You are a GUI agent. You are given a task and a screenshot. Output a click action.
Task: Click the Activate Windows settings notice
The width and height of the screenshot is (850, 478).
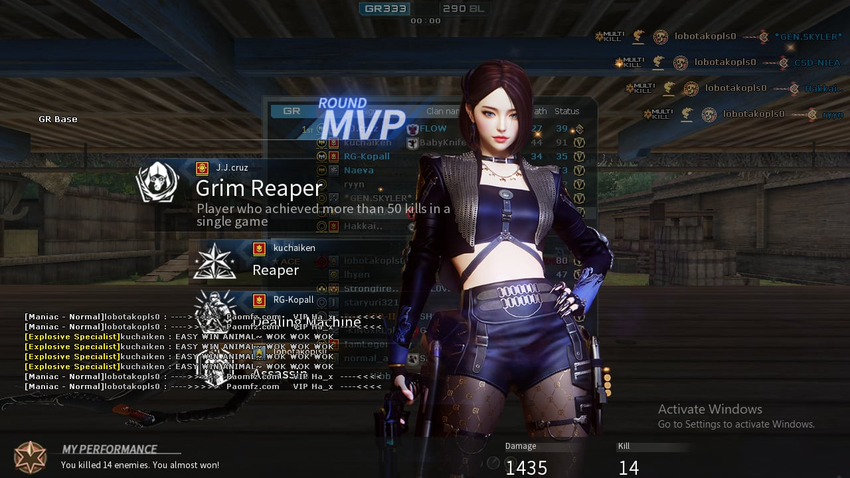coord(736,416)
